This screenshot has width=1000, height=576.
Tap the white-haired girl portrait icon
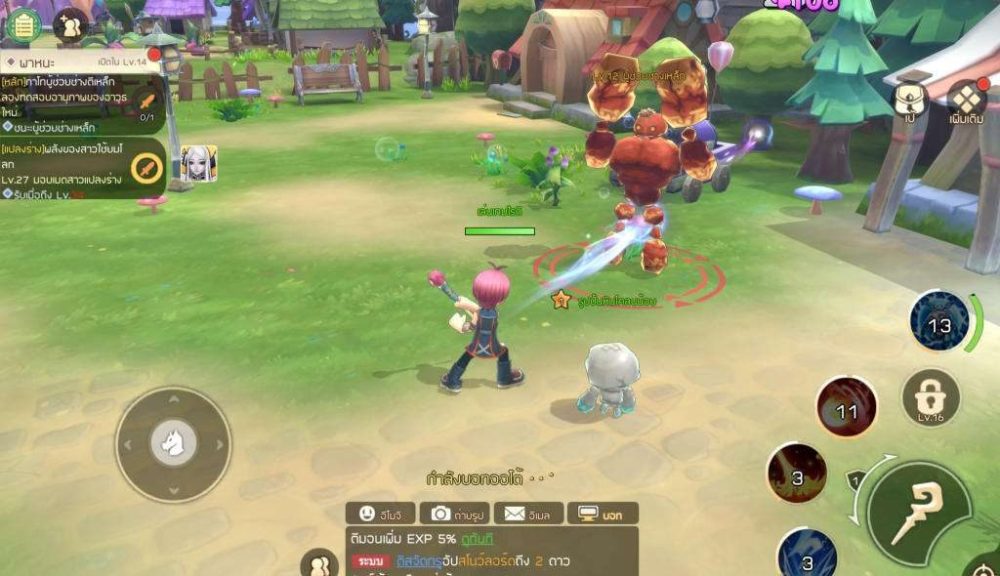tap(198, 163)
